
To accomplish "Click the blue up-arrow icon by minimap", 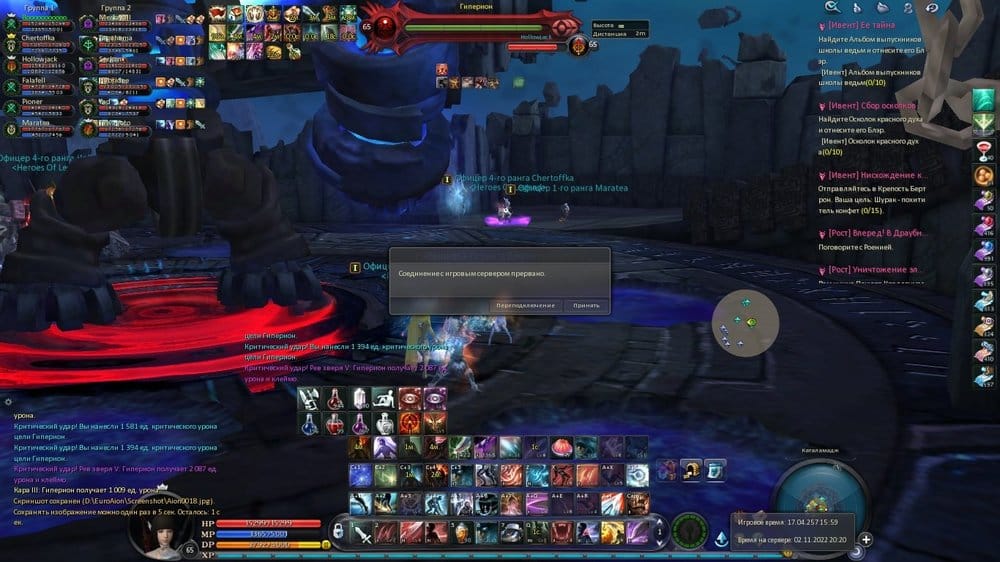I will point(722,539).
